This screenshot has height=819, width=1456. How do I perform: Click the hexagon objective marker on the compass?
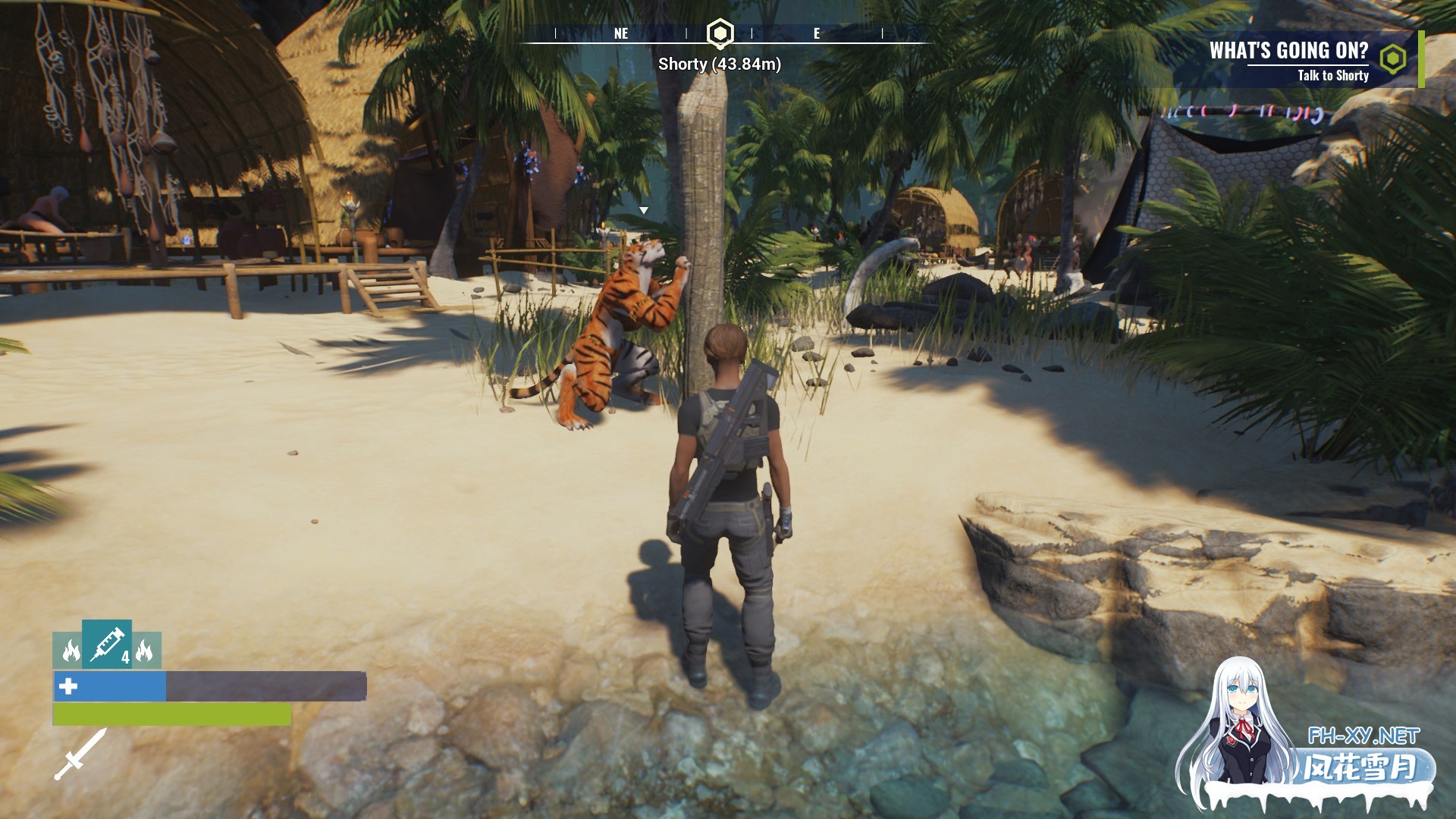[x=719, y=33]
